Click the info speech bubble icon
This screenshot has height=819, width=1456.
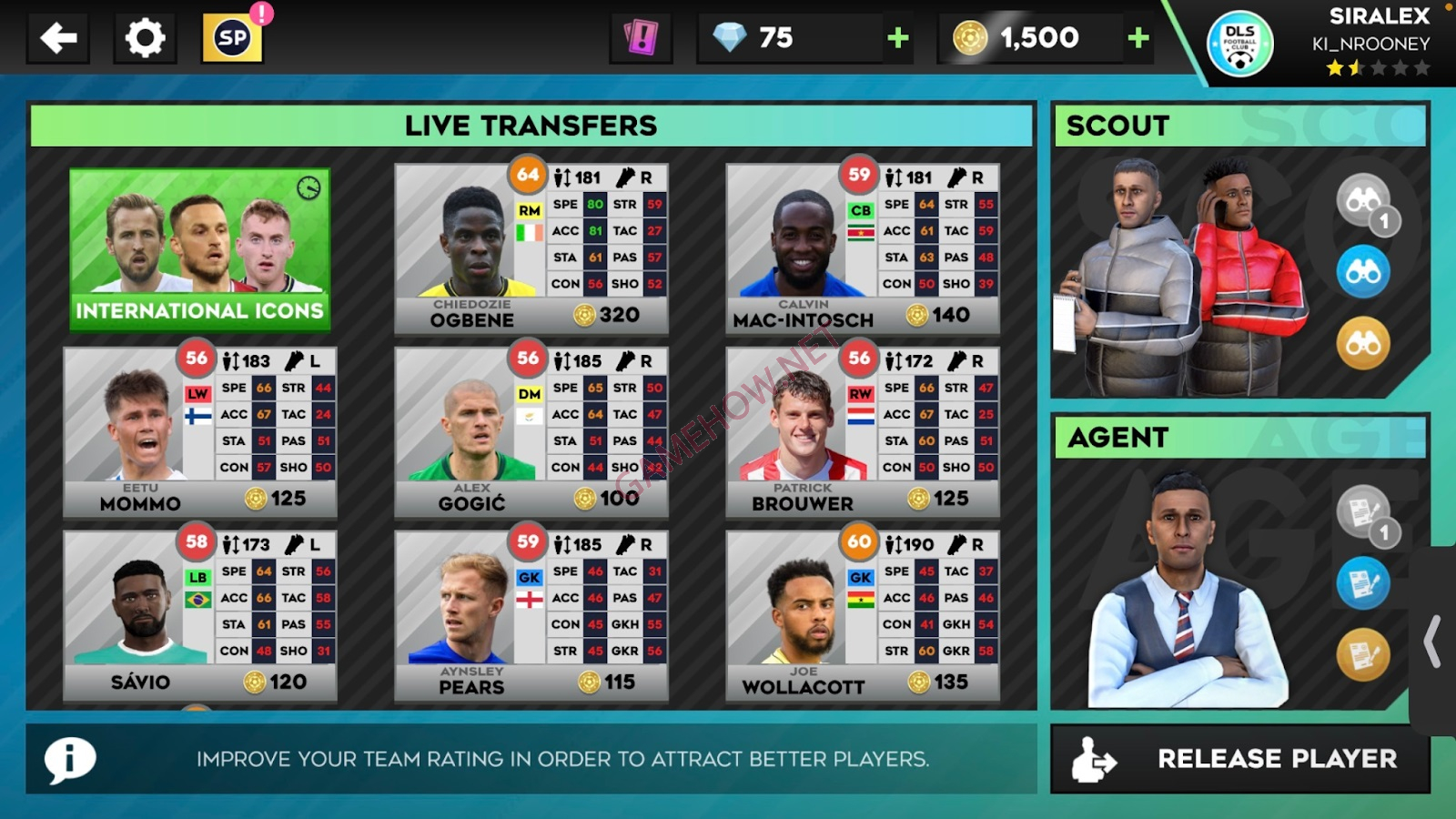click(x=71, y=759)
